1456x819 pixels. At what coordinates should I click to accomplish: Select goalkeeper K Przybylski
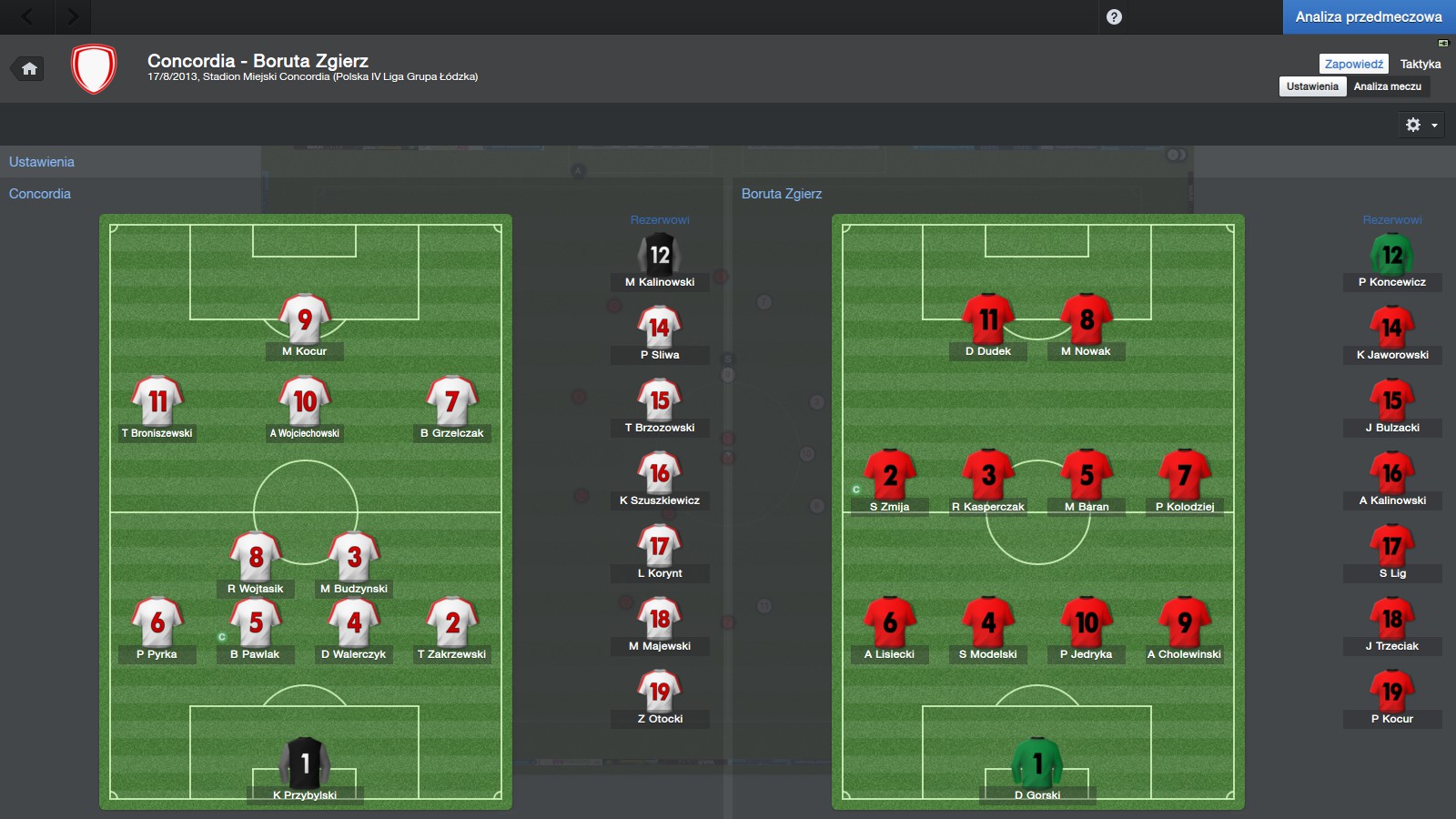point(305,764)
